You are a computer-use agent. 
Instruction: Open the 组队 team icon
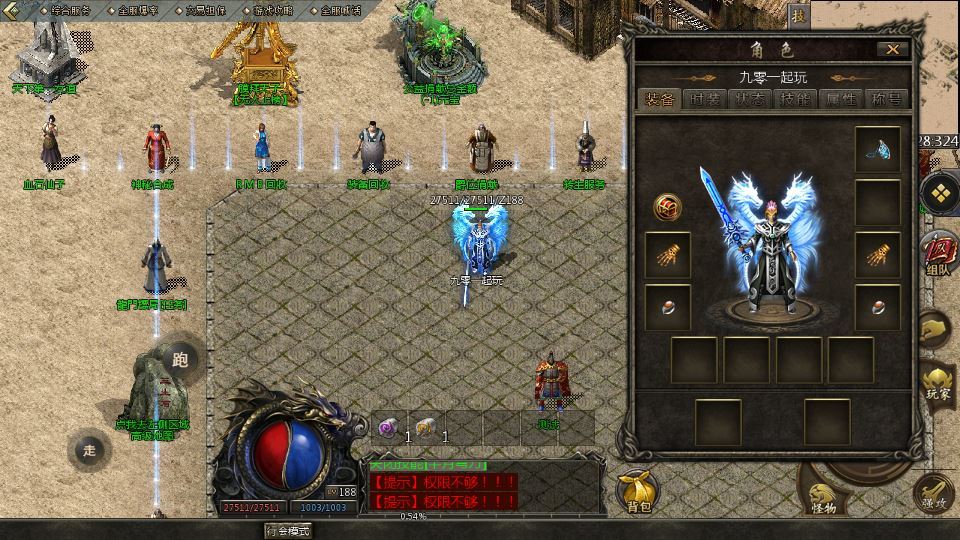(x=937, y=251)
